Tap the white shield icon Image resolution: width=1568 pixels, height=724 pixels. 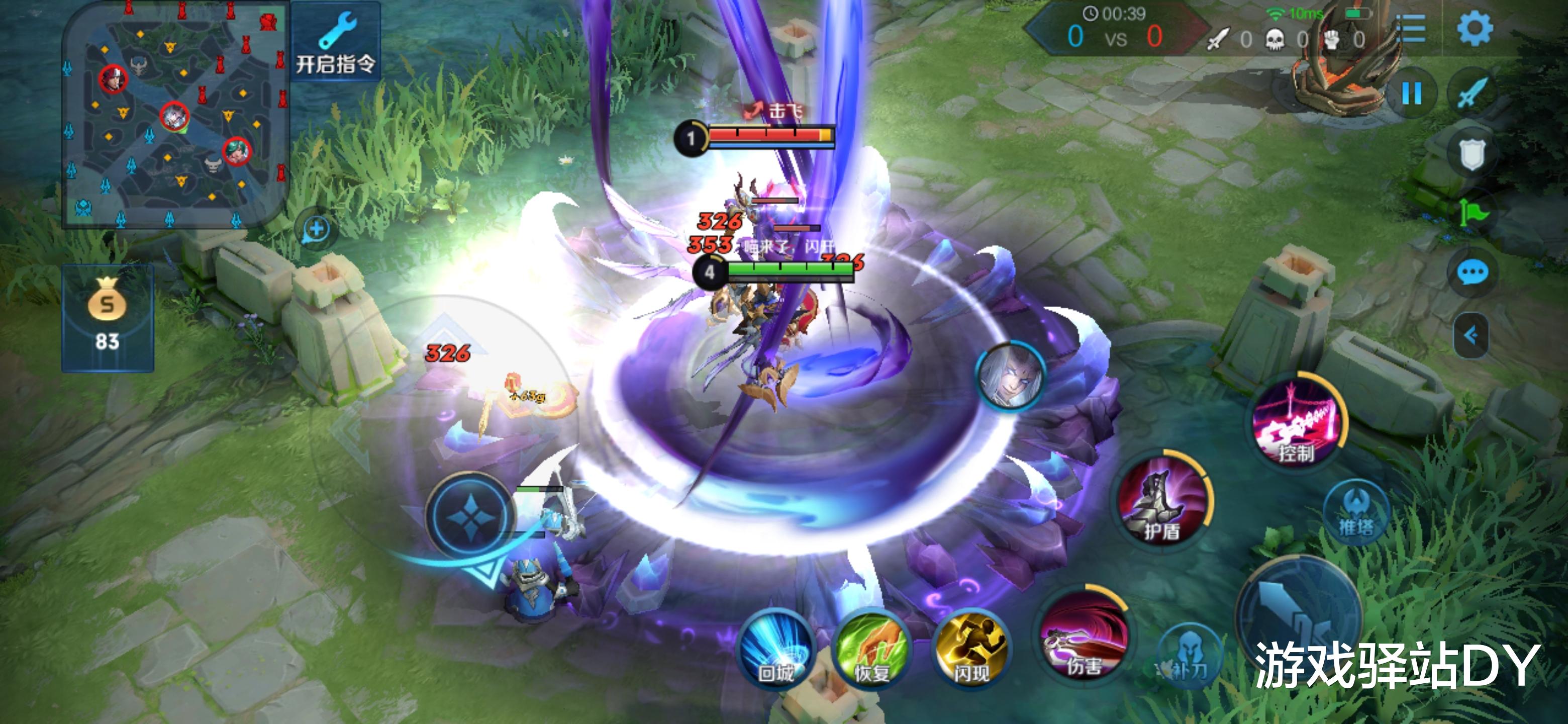(x=1473, y=153)
